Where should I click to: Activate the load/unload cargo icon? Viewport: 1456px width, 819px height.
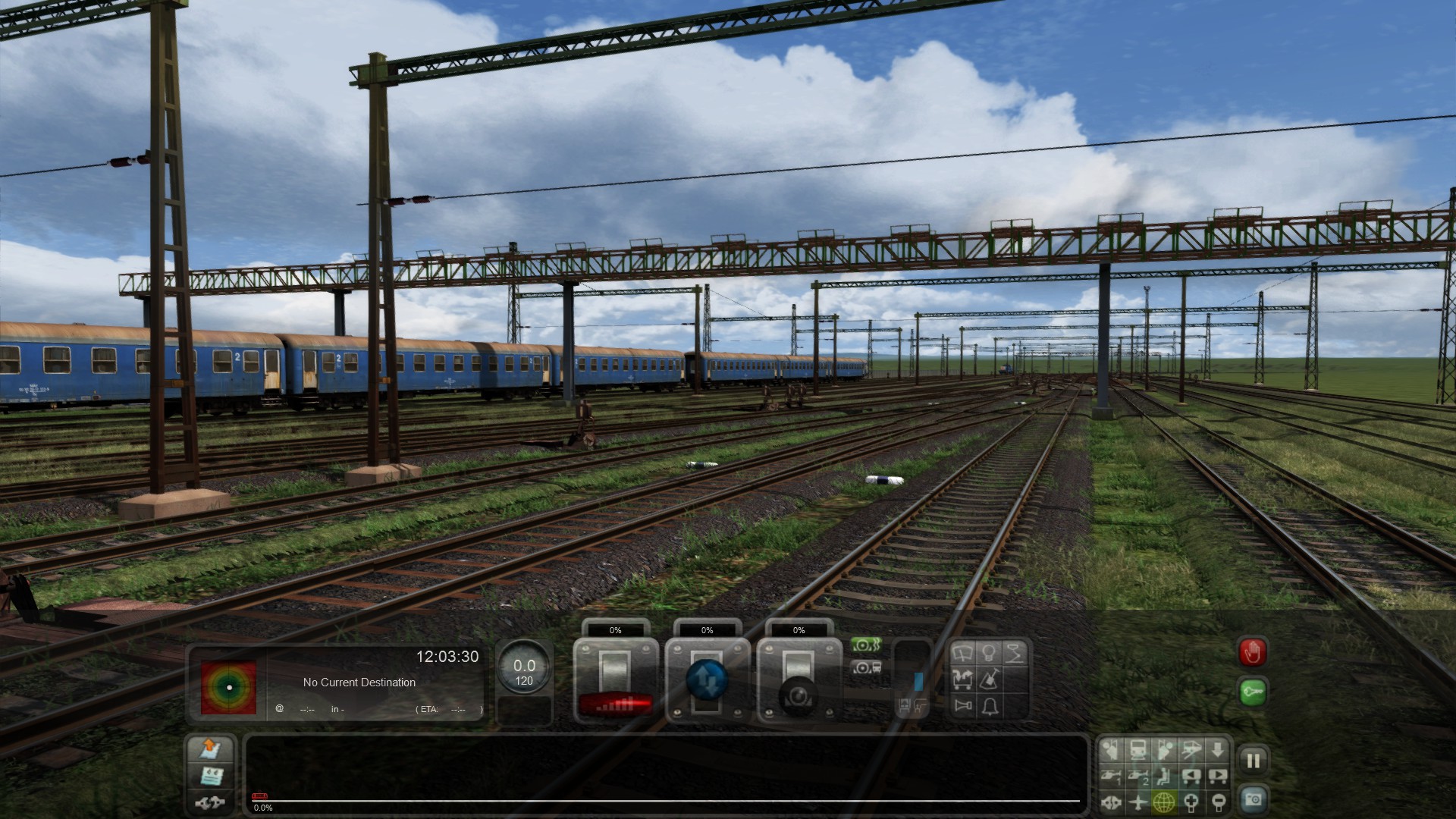point(964,679)
